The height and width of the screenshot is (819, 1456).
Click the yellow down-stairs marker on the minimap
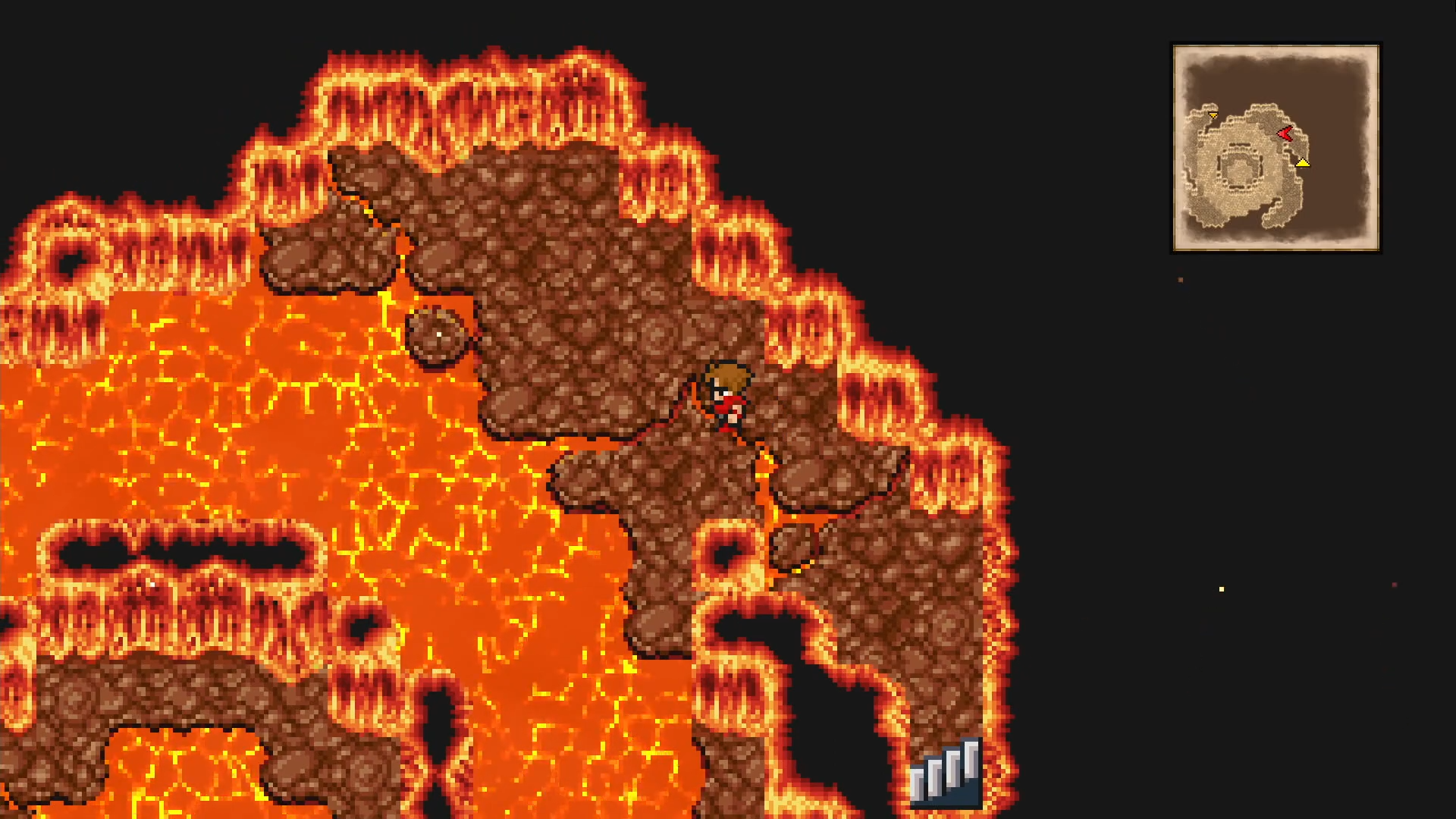tap(1303, 163)
